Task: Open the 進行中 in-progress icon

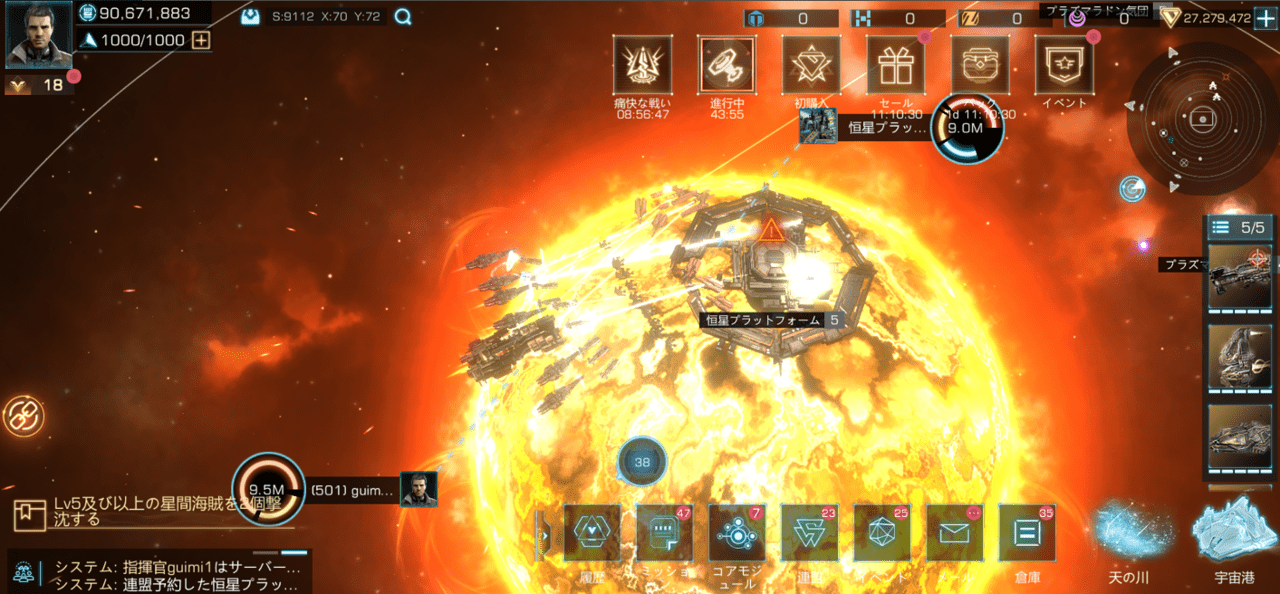Action: [727, 65]
